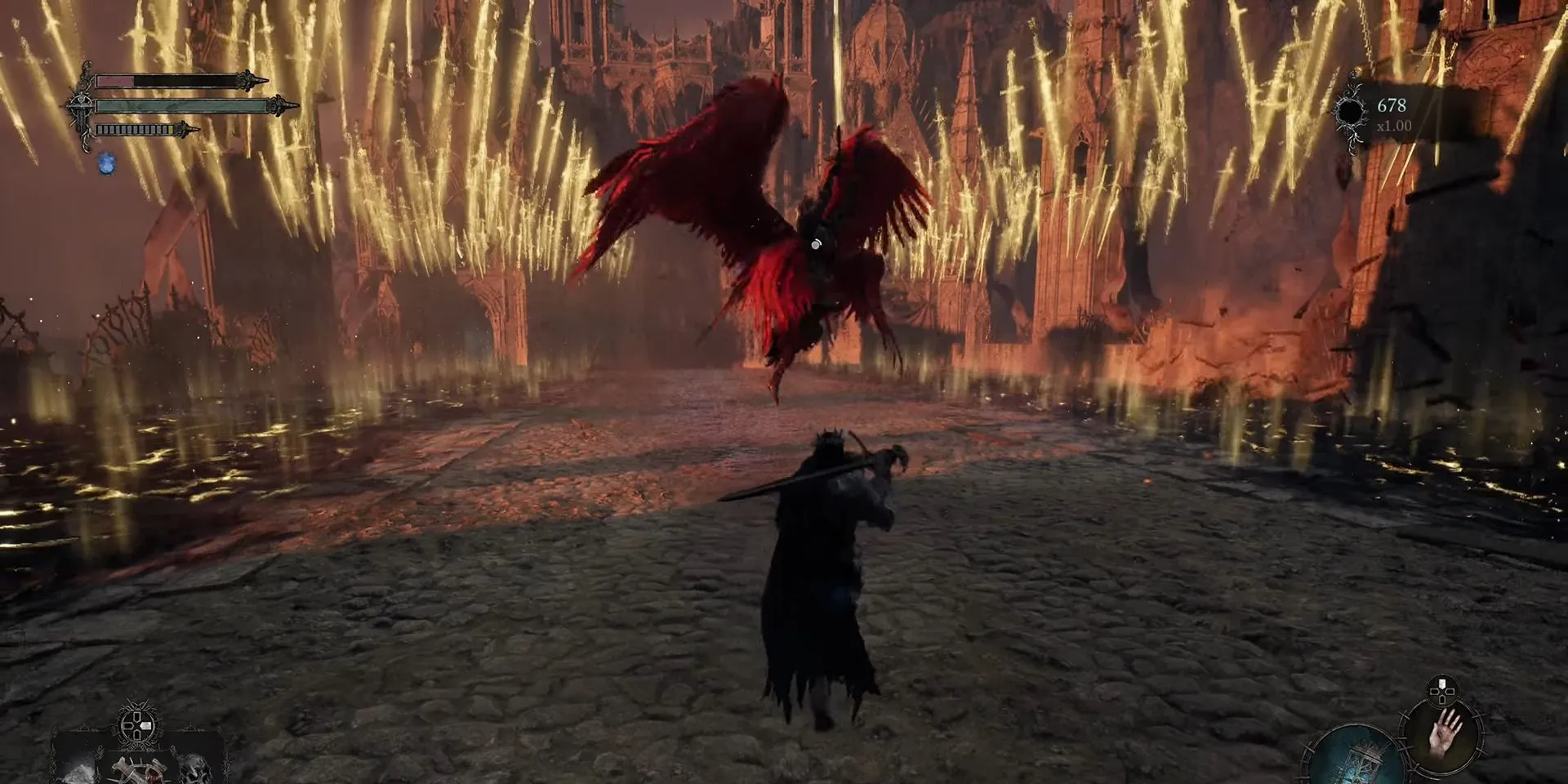The height and width of the screenshot is (784, 1568).
Task: Expand the segmented stamina bar display
Action: click(133, 130)
